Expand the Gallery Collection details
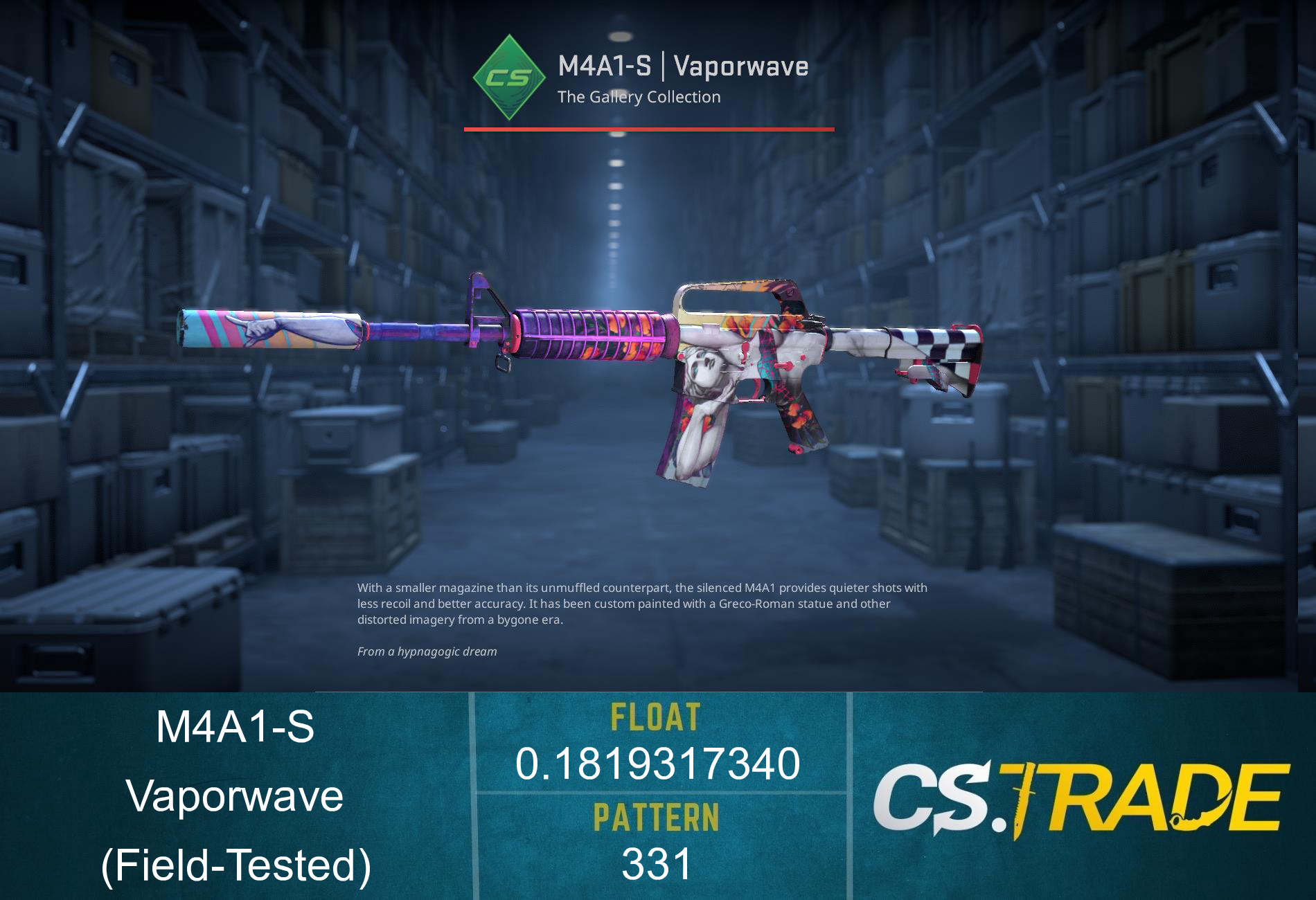The height and width of the screenshot is (900, 1316). point(637,97)
